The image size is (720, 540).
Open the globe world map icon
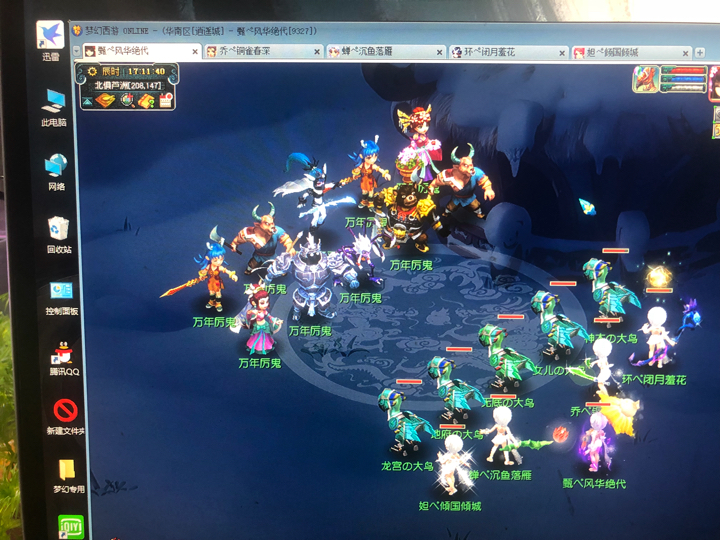tap(128, 99)
